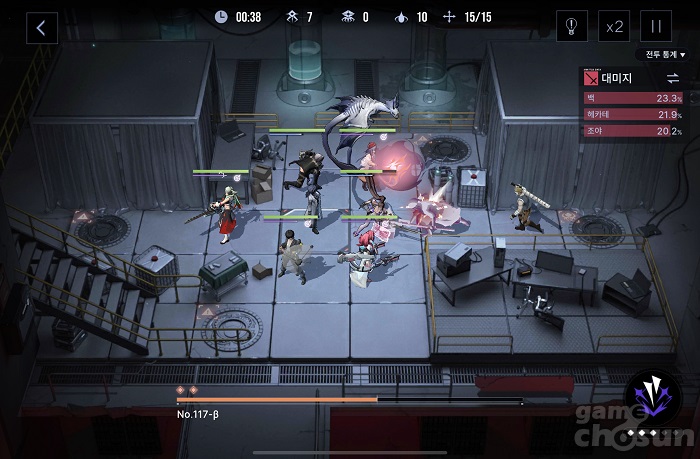This screenshot has height=459, width=700.
Task: Toggle the x2 battle speed
Action: pyautogui.click(x=614, y=27)
